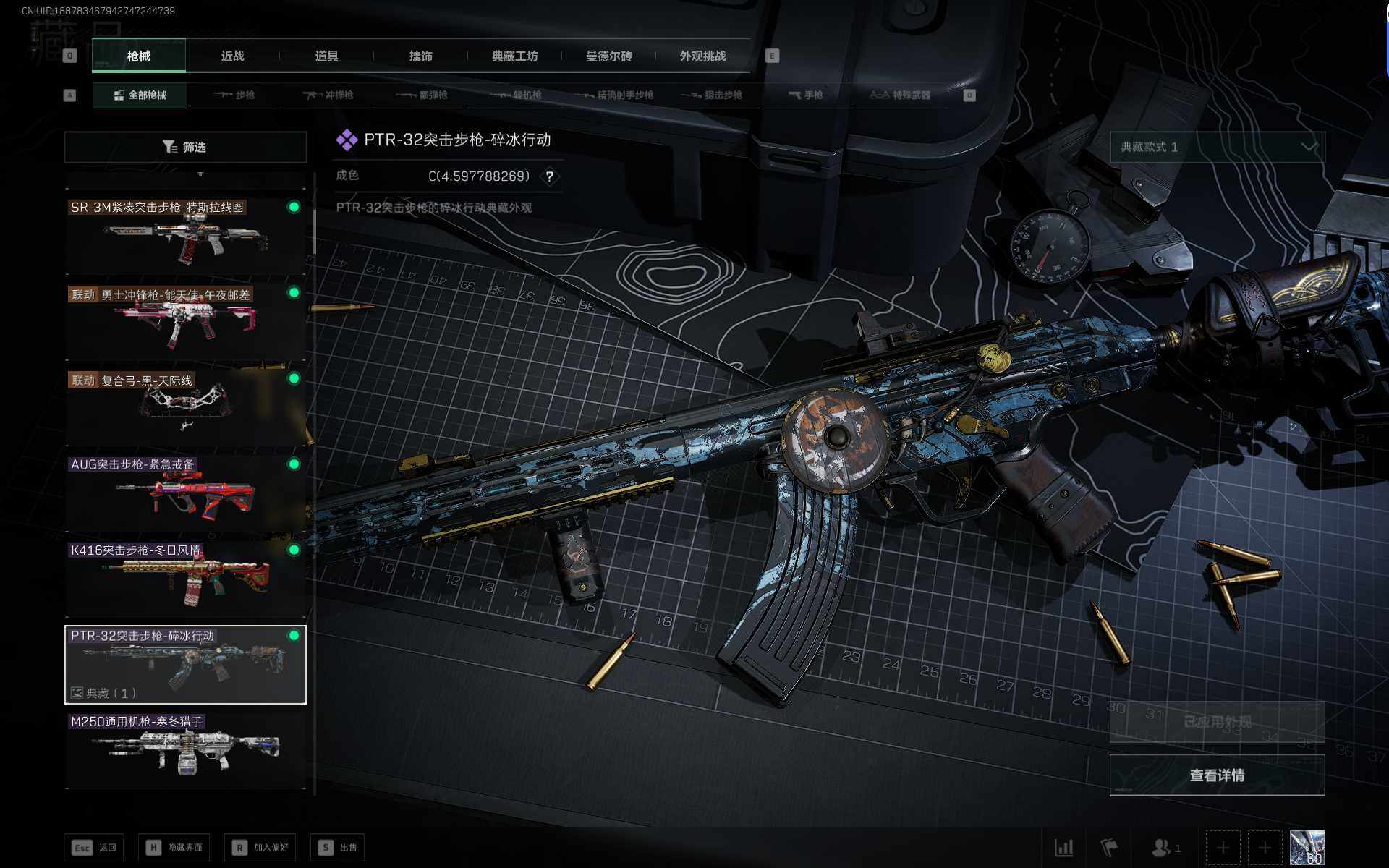The width and height of the screenshot is (1389, 868).
Task: Open the 典藏款式 1 dropdown
Action: pos(1217,147)
